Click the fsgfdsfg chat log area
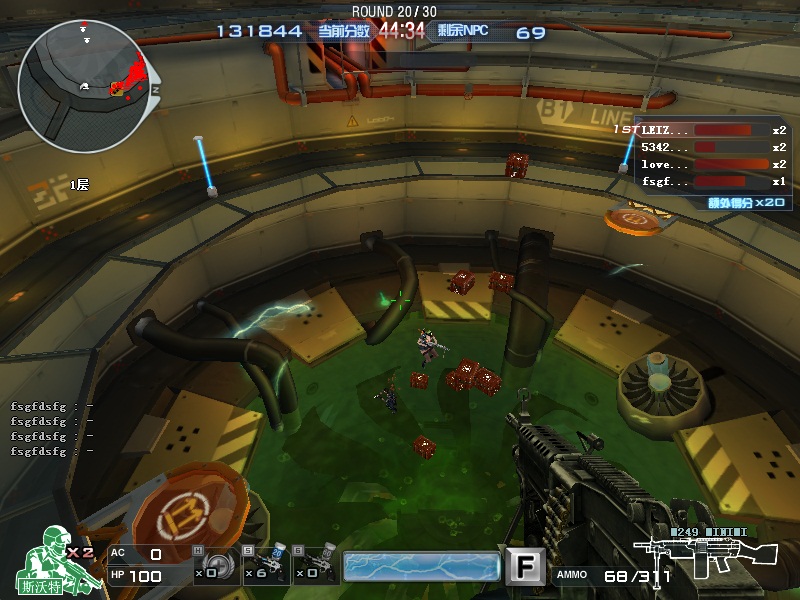 click(x=52, y=429)
